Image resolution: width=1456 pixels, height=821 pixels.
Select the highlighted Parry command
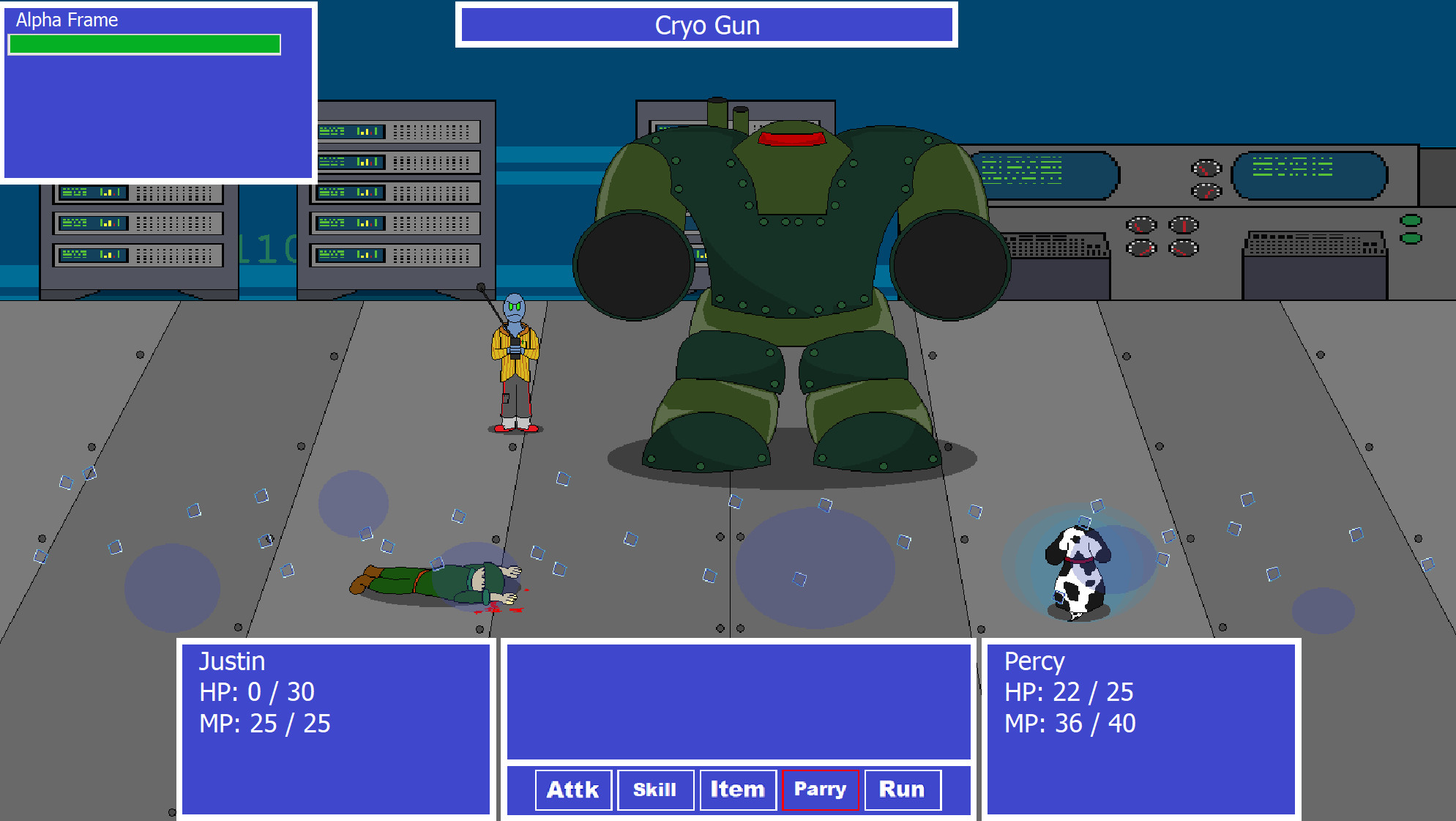[820, 790]
